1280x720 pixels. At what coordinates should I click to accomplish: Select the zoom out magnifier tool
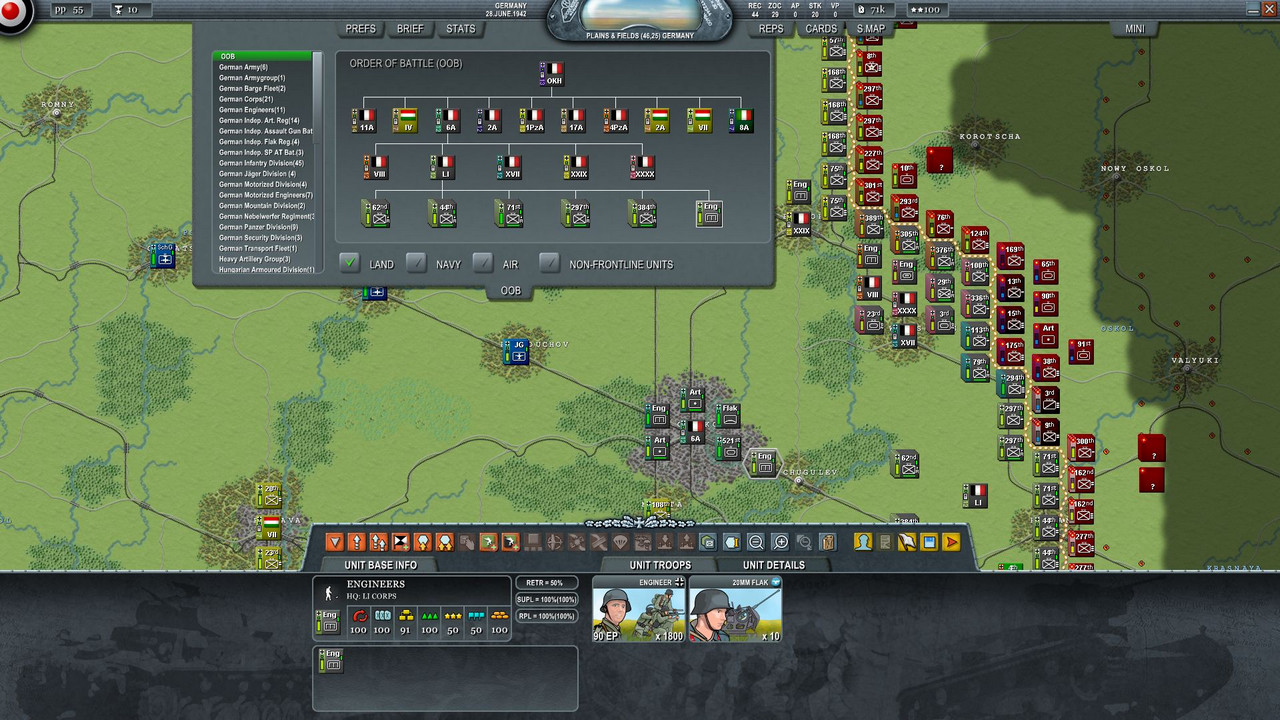[x=755, y=541]
